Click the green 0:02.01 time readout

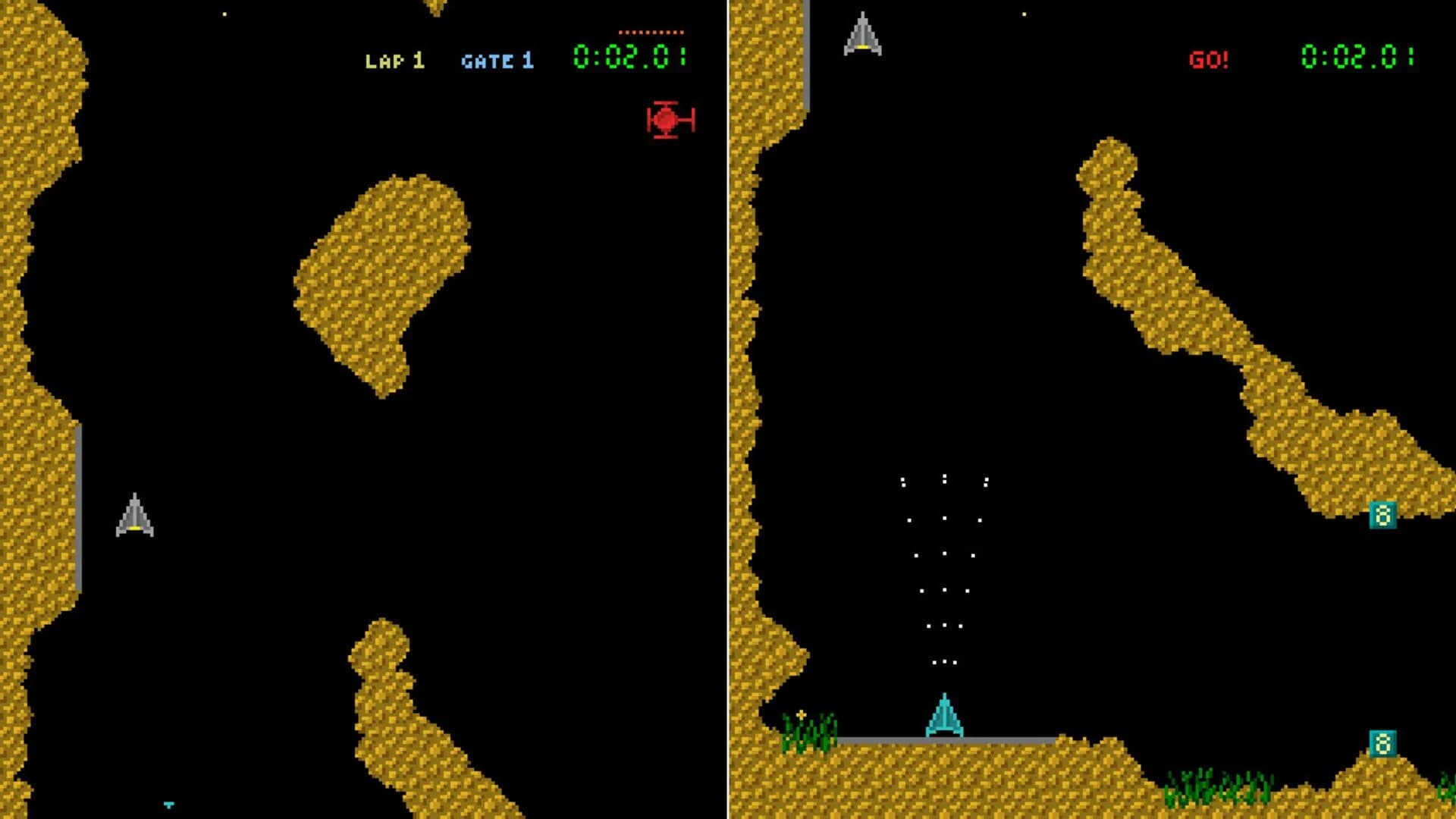tap(631, 55)
